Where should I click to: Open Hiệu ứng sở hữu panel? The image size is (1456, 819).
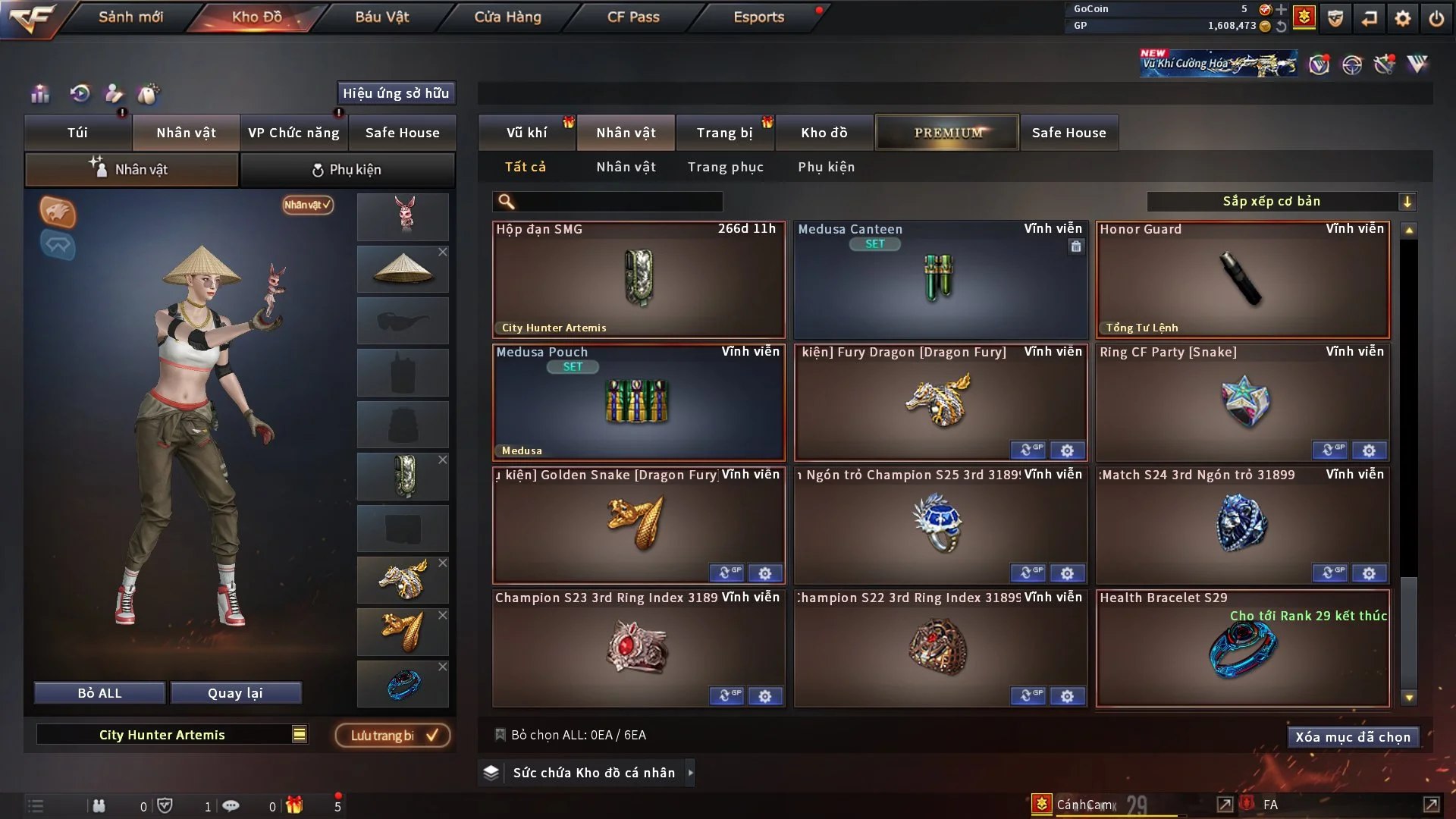point(395,93)
